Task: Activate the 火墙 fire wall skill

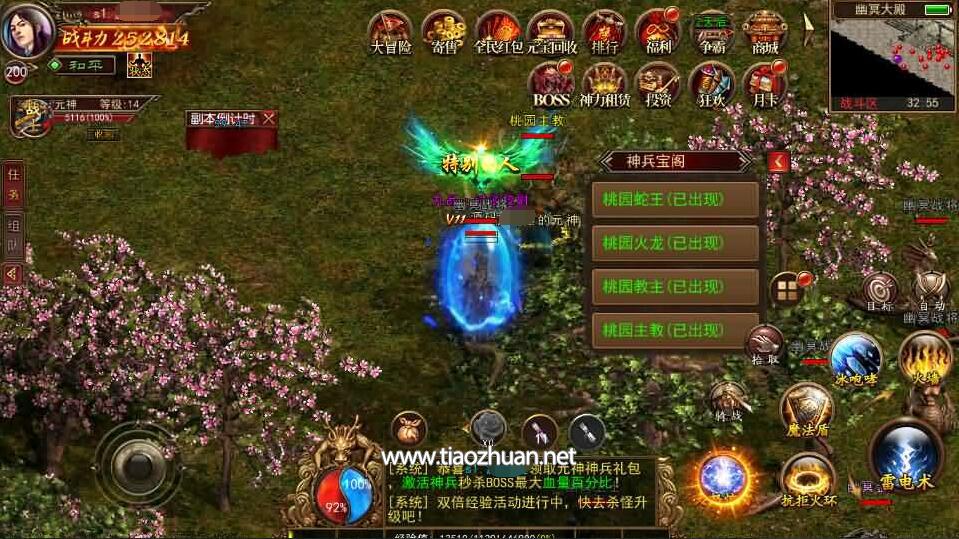Action: tap(924, 356)
